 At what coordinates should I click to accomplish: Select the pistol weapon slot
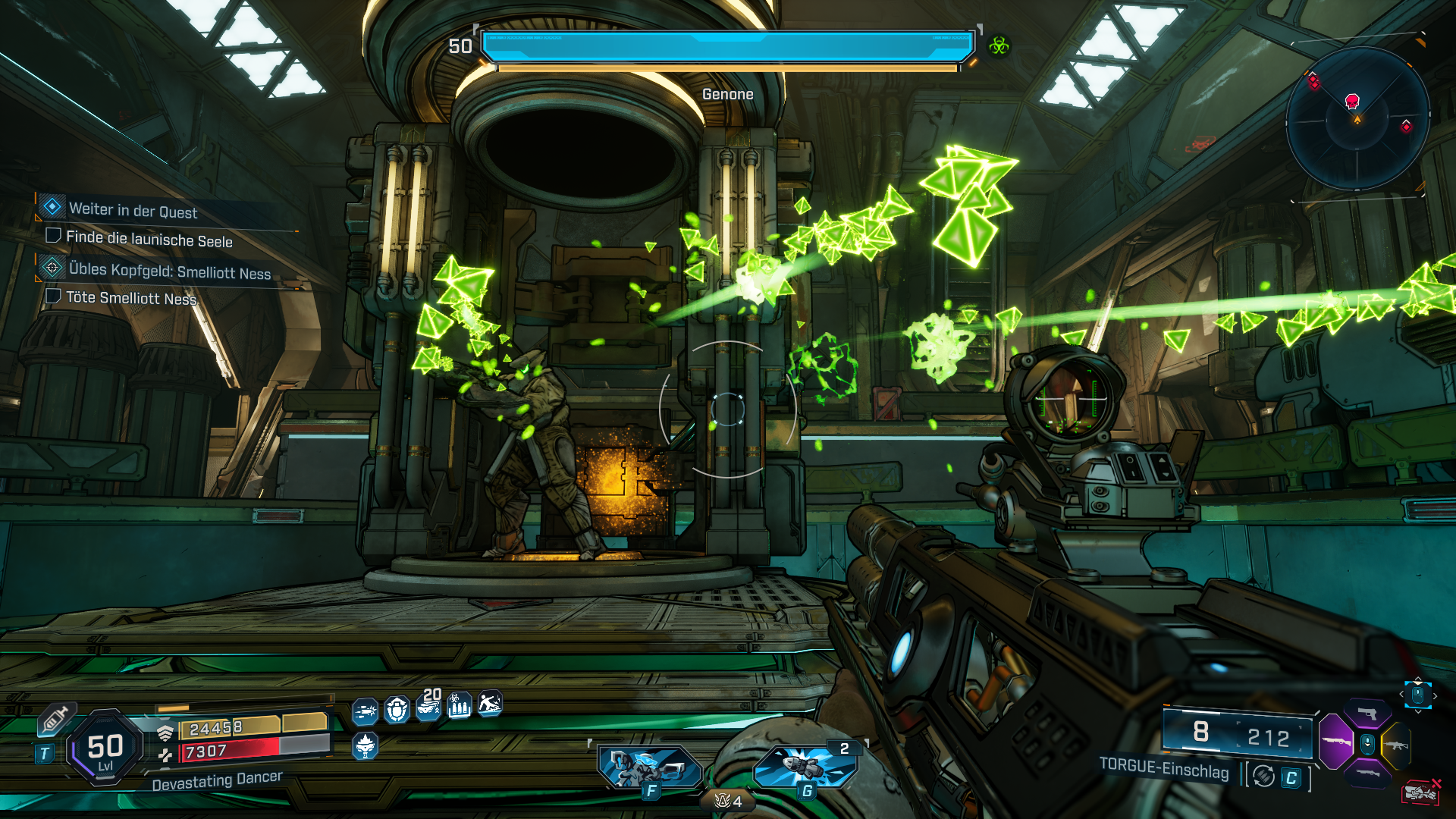1367,714
